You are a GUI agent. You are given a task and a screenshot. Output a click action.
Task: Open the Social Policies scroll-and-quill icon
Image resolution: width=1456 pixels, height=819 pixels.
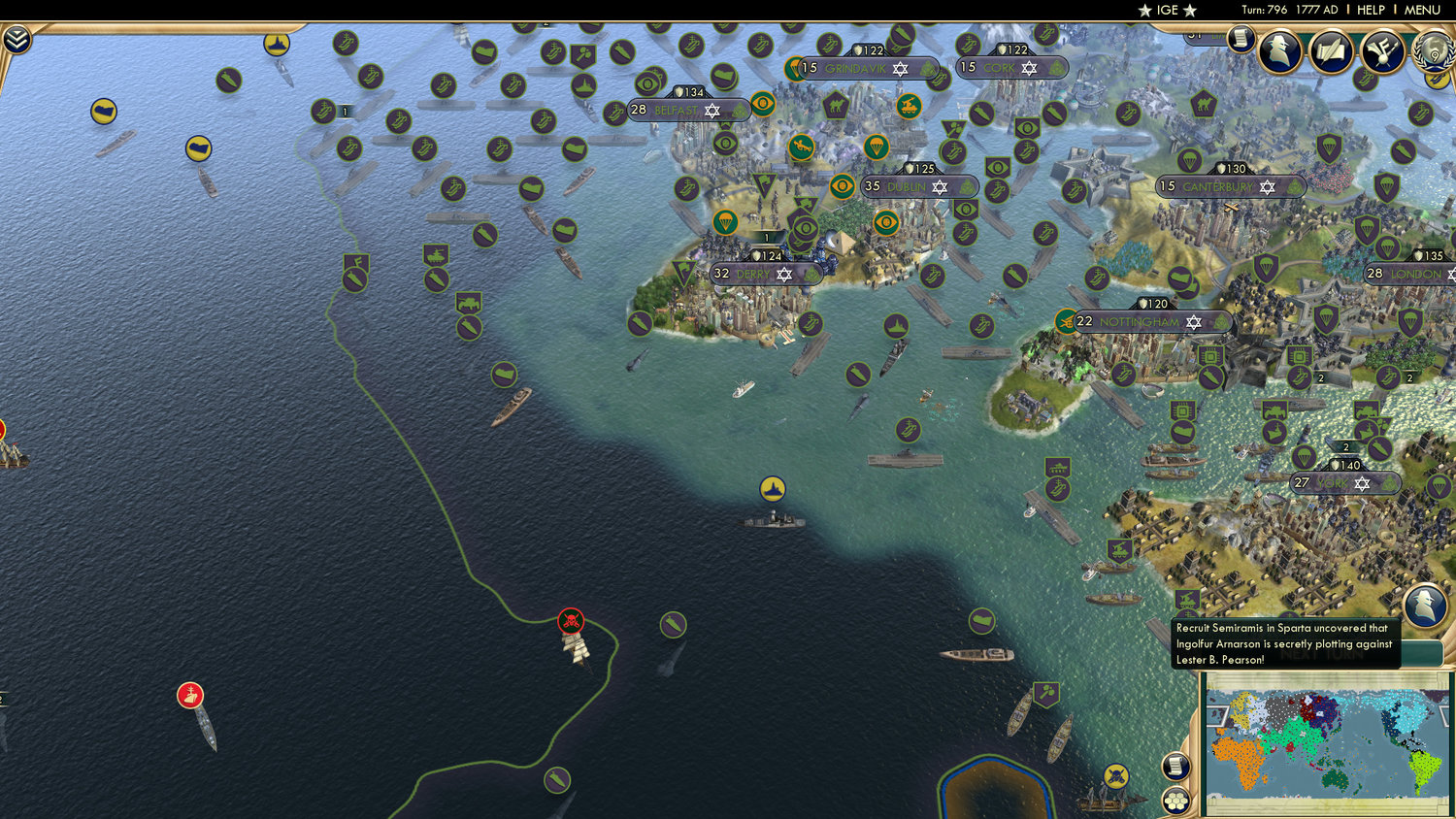pyautogui.click(x=1330, y=50)
